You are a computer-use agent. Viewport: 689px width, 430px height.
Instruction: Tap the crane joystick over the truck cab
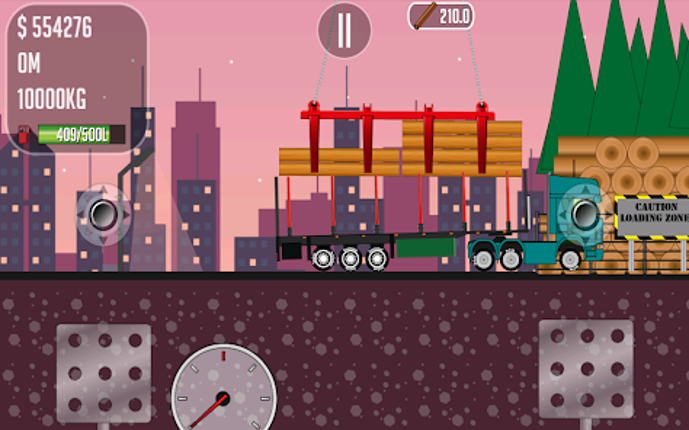[x=583, y=212]
